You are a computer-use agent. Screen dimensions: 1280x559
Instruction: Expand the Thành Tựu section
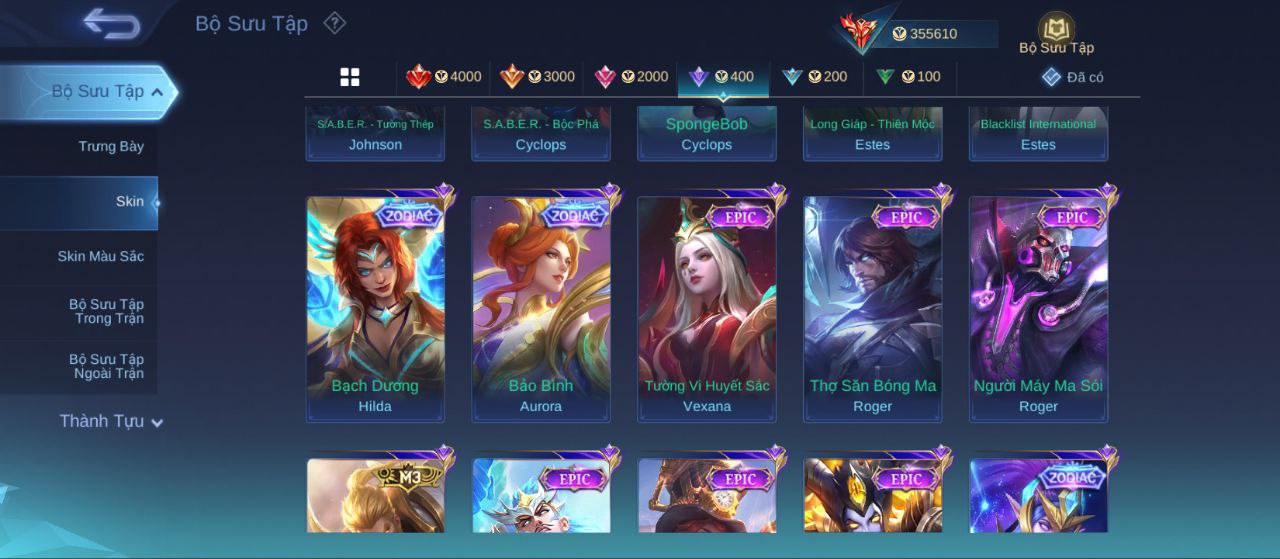pyautogui.click(x=110, y=422)
